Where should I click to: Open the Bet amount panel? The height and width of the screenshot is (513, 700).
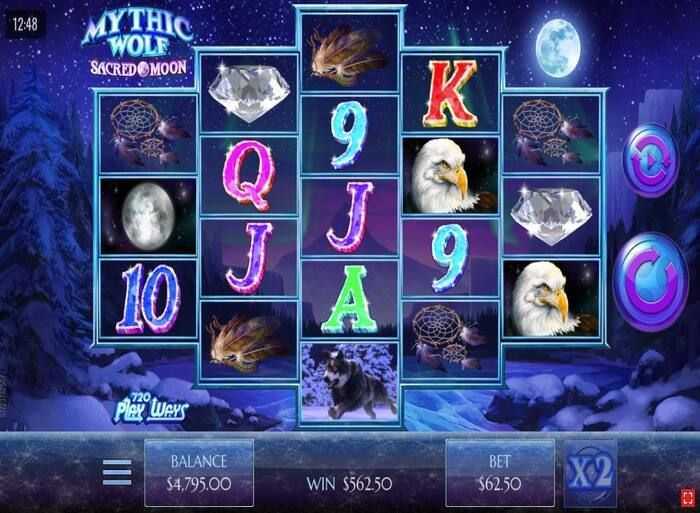point(499,473)
